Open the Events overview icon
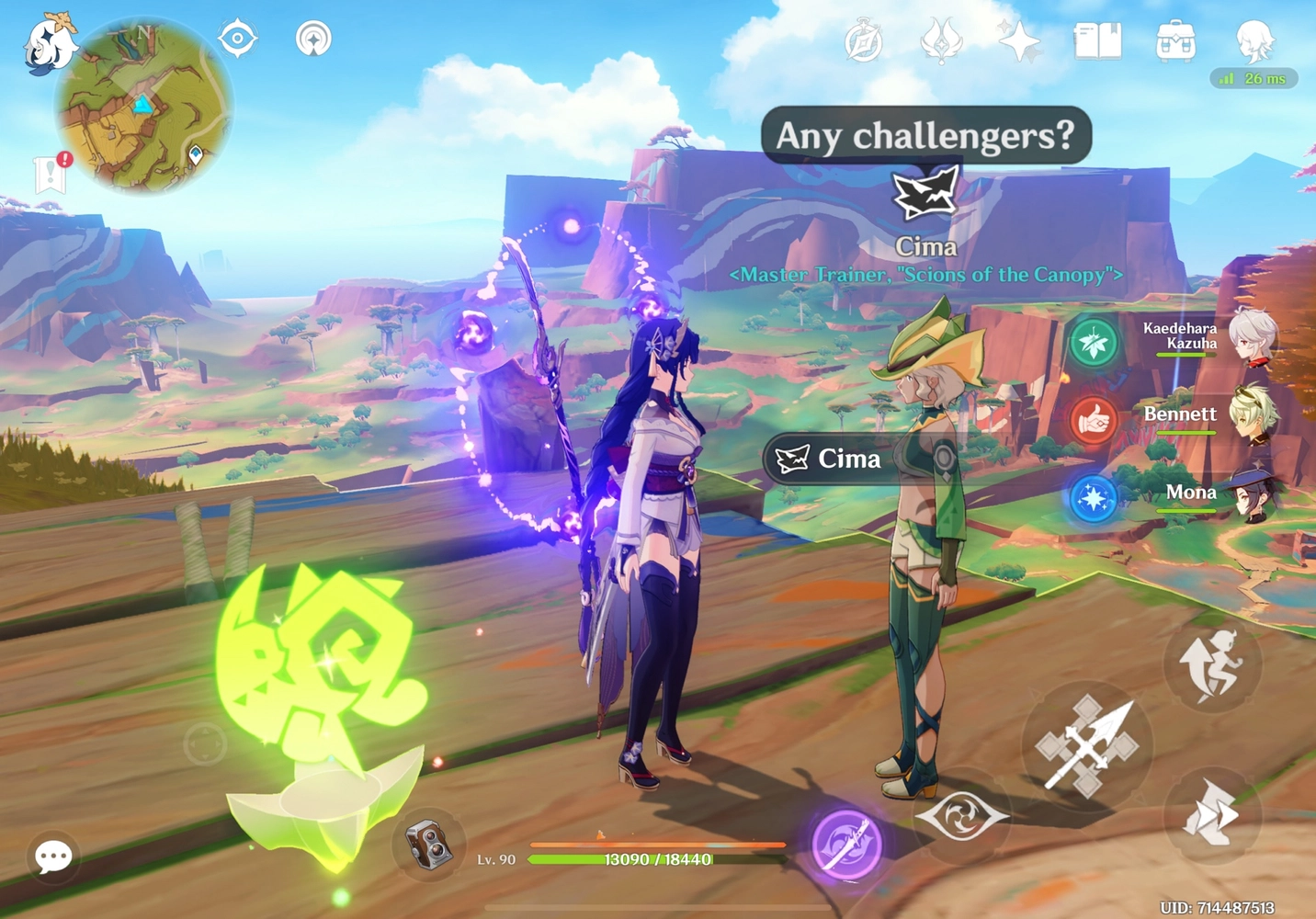This screenshot has height=919, width=1316. 862,40
